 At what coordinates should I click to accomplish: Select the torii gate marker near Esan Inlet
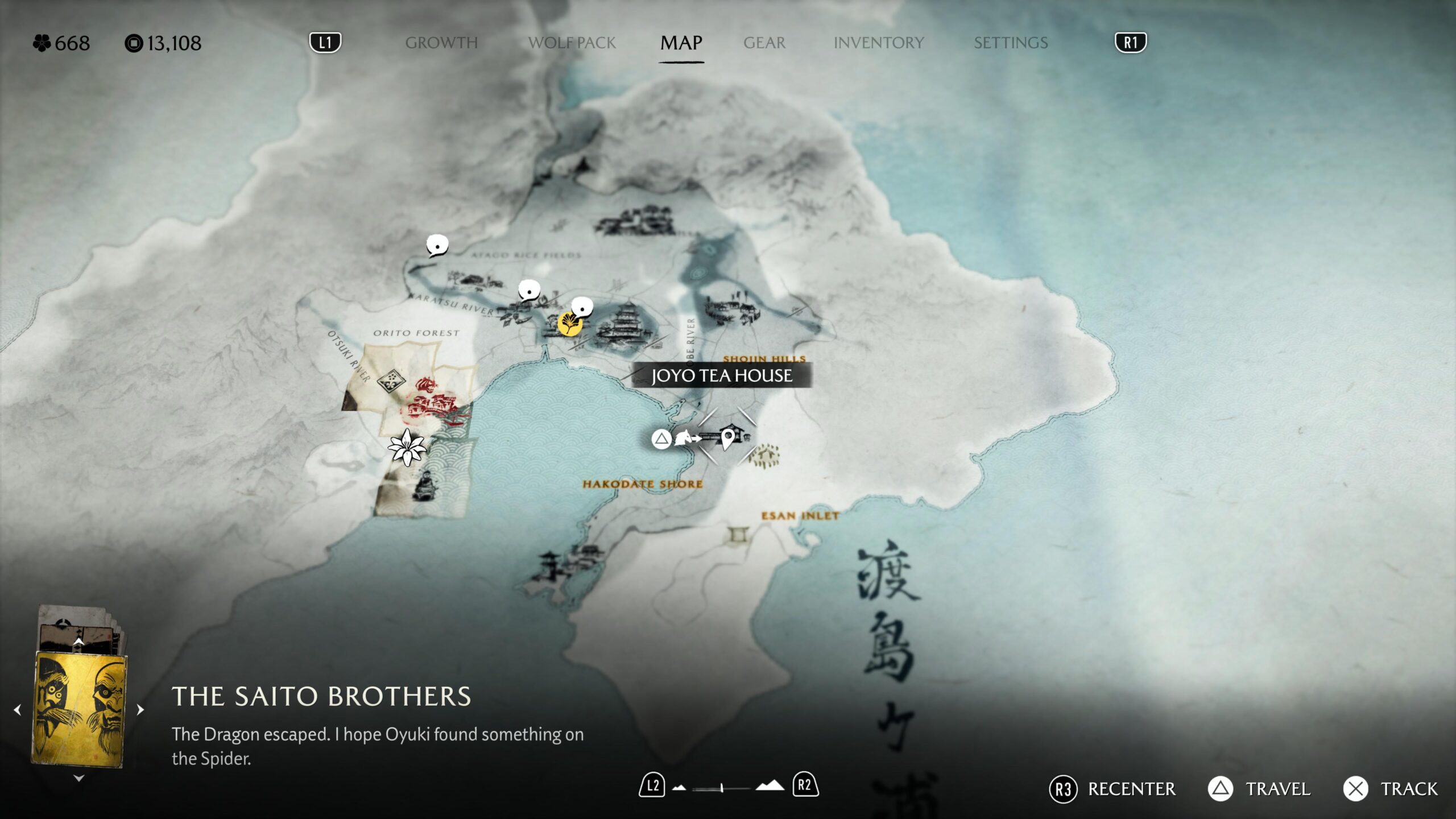pos(739,535)
